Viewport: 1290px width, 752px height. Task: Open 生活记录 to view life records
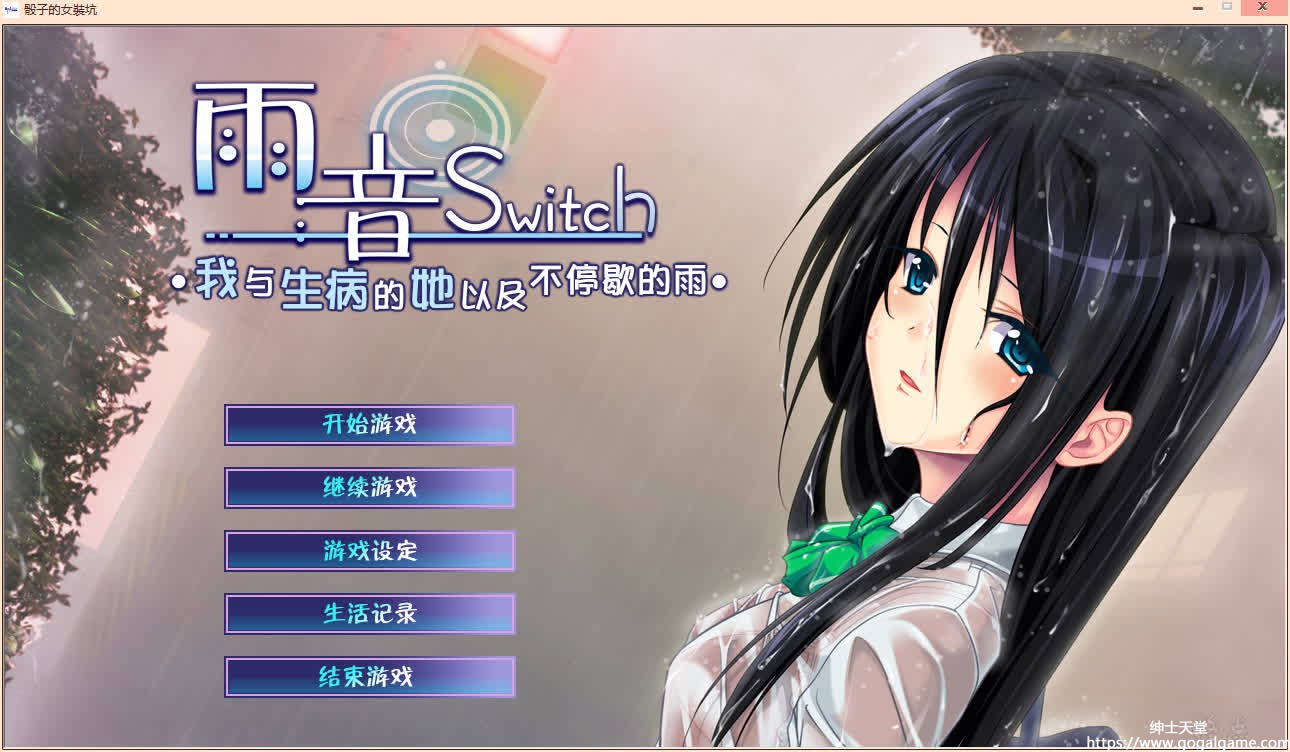(370, 614)
